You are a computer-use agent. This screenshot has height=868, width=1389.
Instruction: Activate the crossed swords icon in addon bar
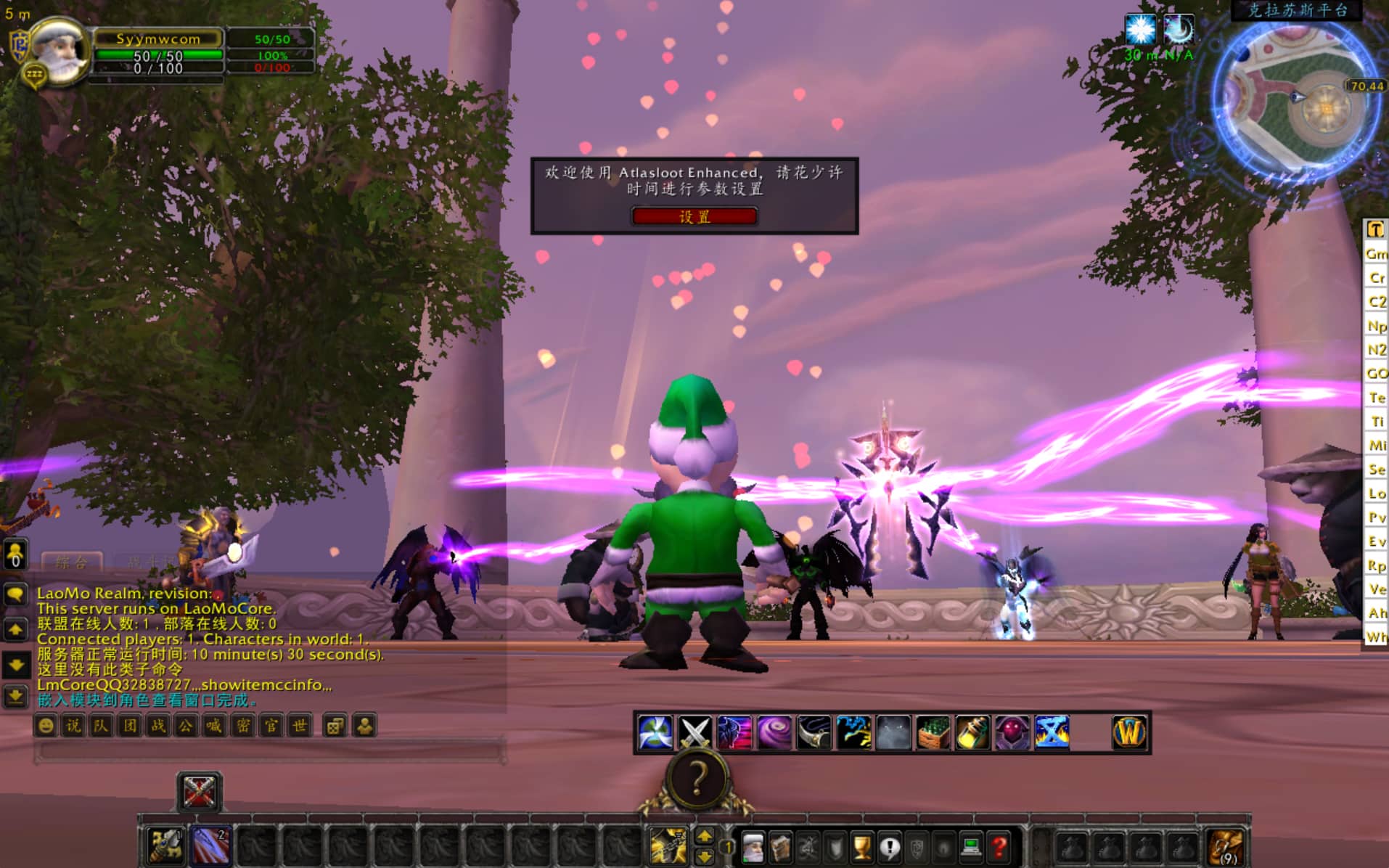[x=694, y=732]
